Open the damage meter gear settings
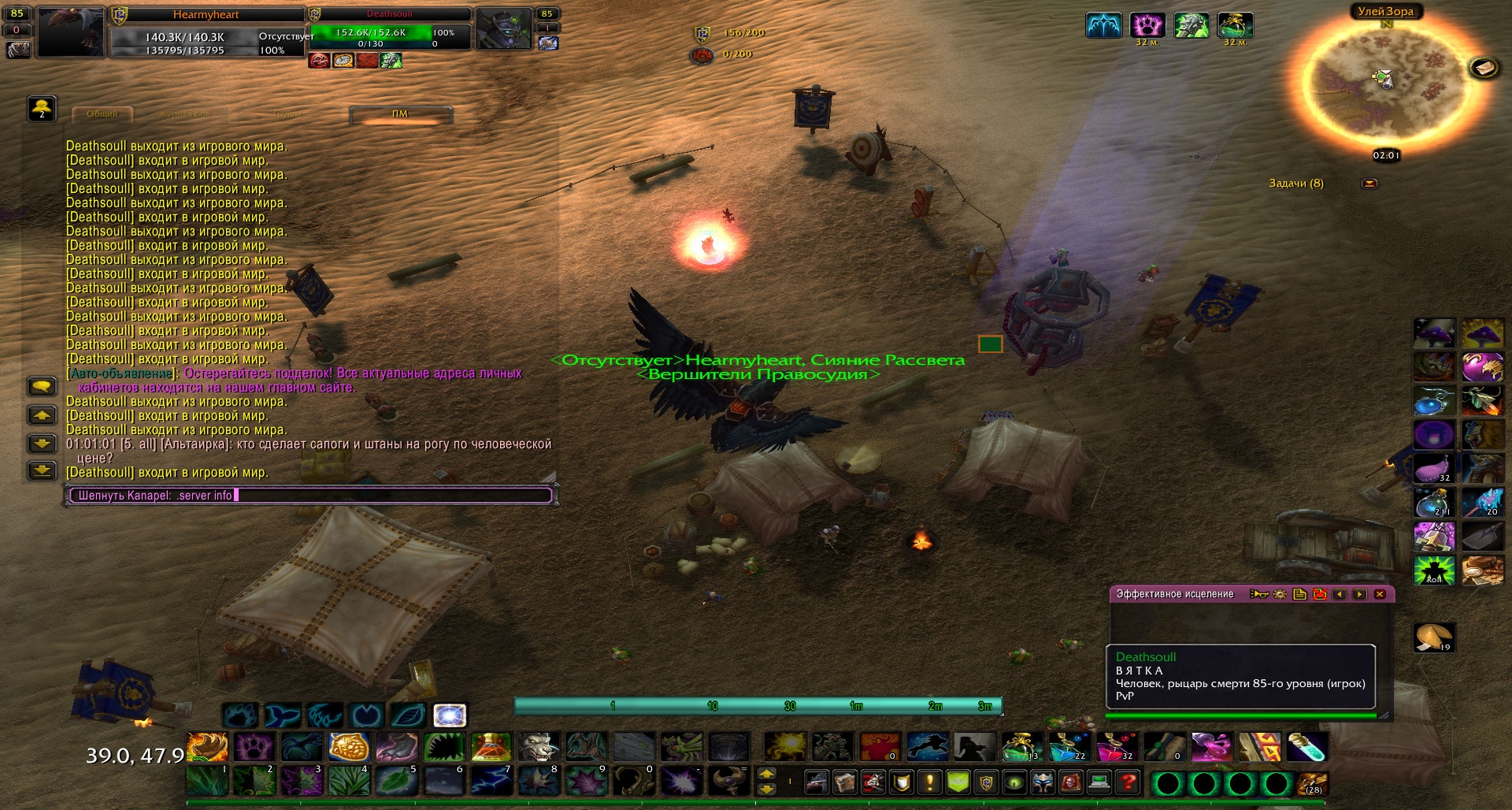The width and height of the screenshot is (1512, 810). click(1280, 594)
